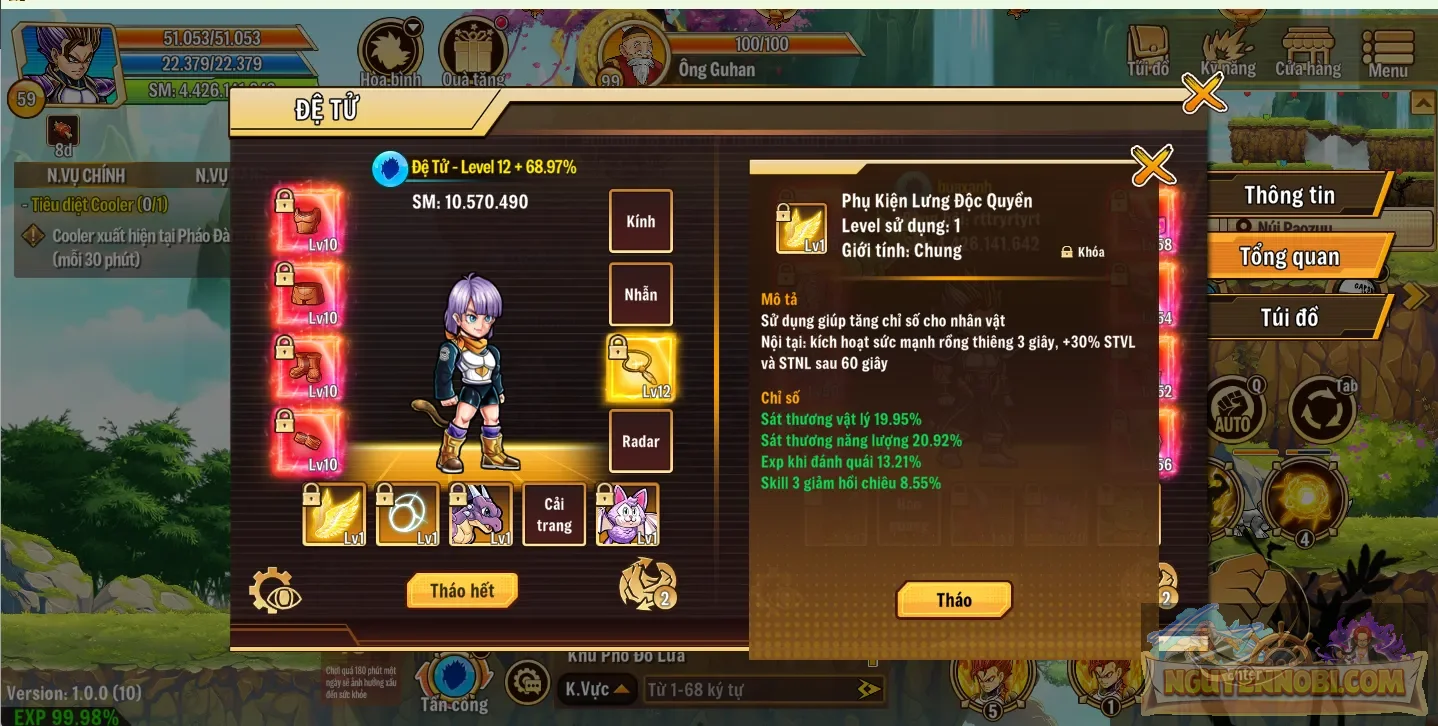Click the EXP 99.98% progress bar
Image resolution: width=1438 pixels, height=726 pixels.
pos(60,713)
